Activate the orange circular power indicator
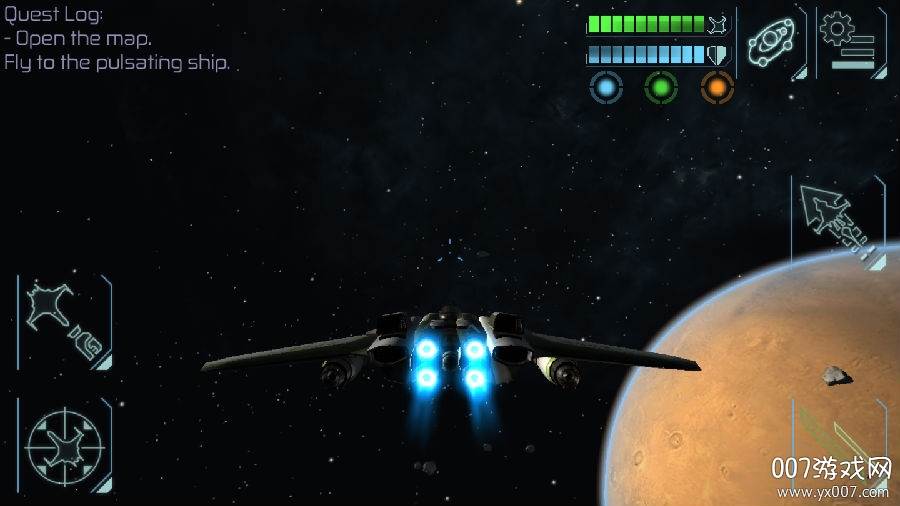The width and height of the screenshot is (900, 506). (x=717, y=88)
